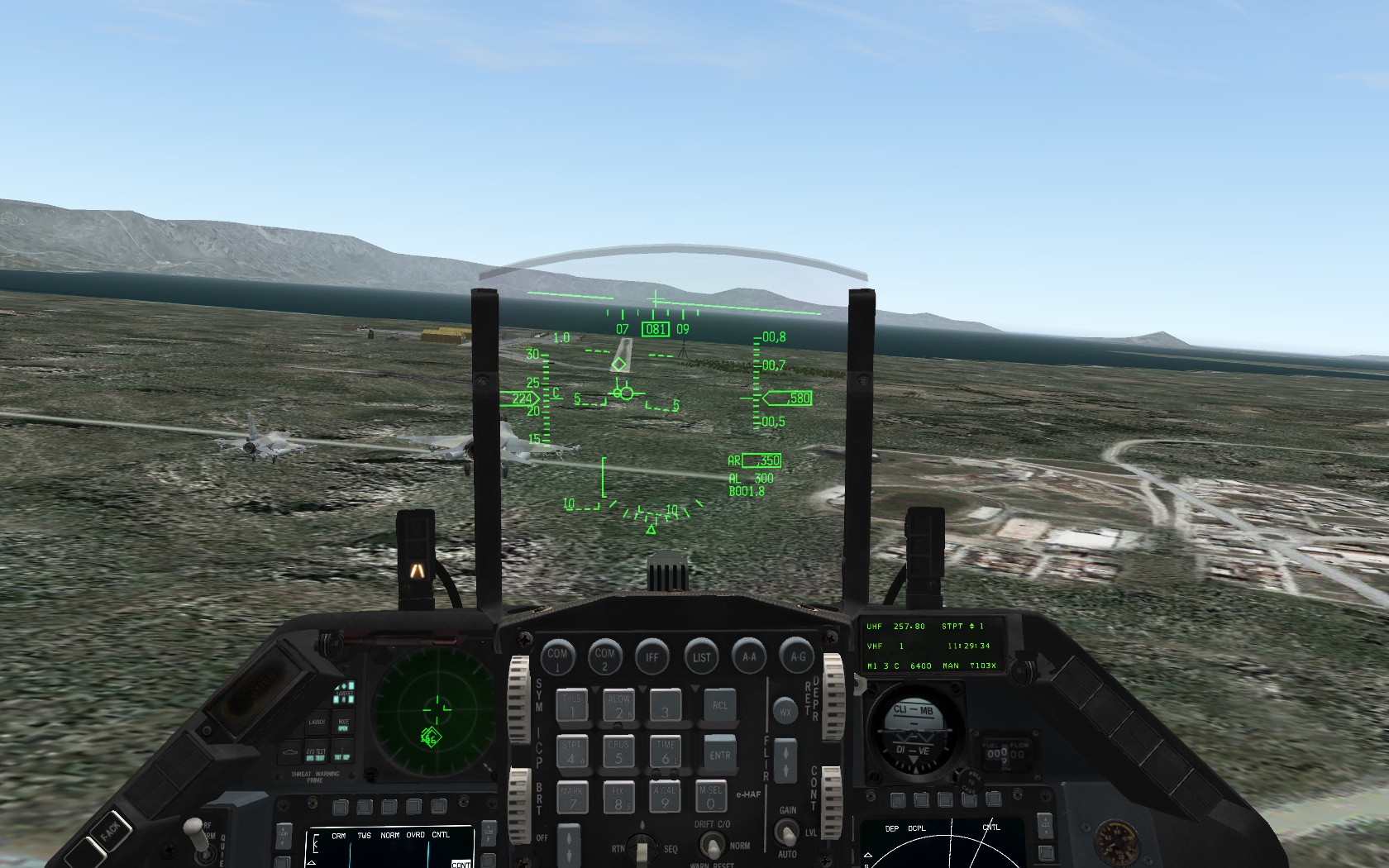The image size is (1389, 868).
Task: Flip the DRIFT C/O switch
Action: click(711, 845)
